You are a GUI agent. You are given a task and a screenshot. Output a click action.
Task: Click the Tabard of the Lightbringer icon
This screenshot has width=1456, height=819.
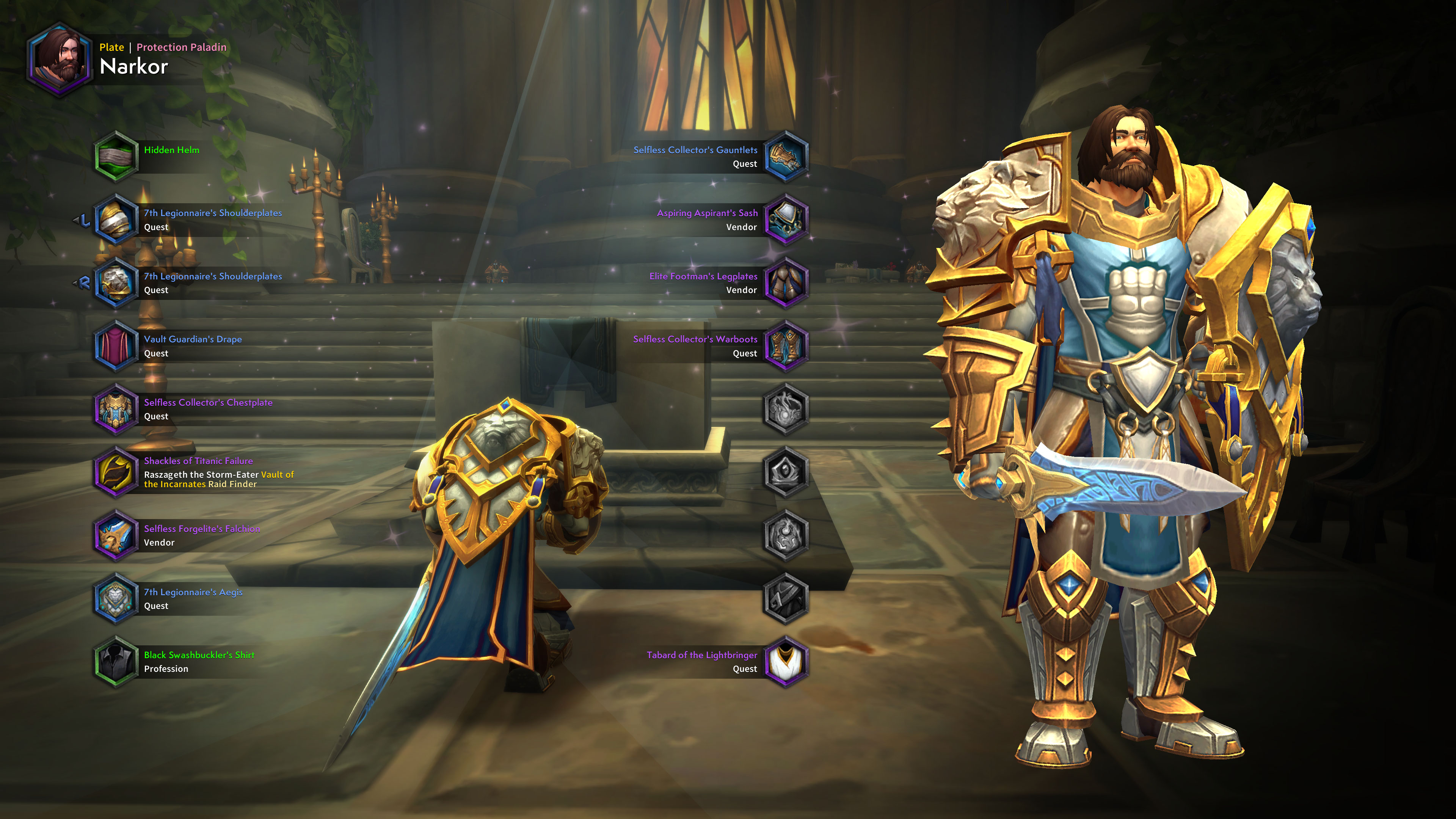click(786, 662)
